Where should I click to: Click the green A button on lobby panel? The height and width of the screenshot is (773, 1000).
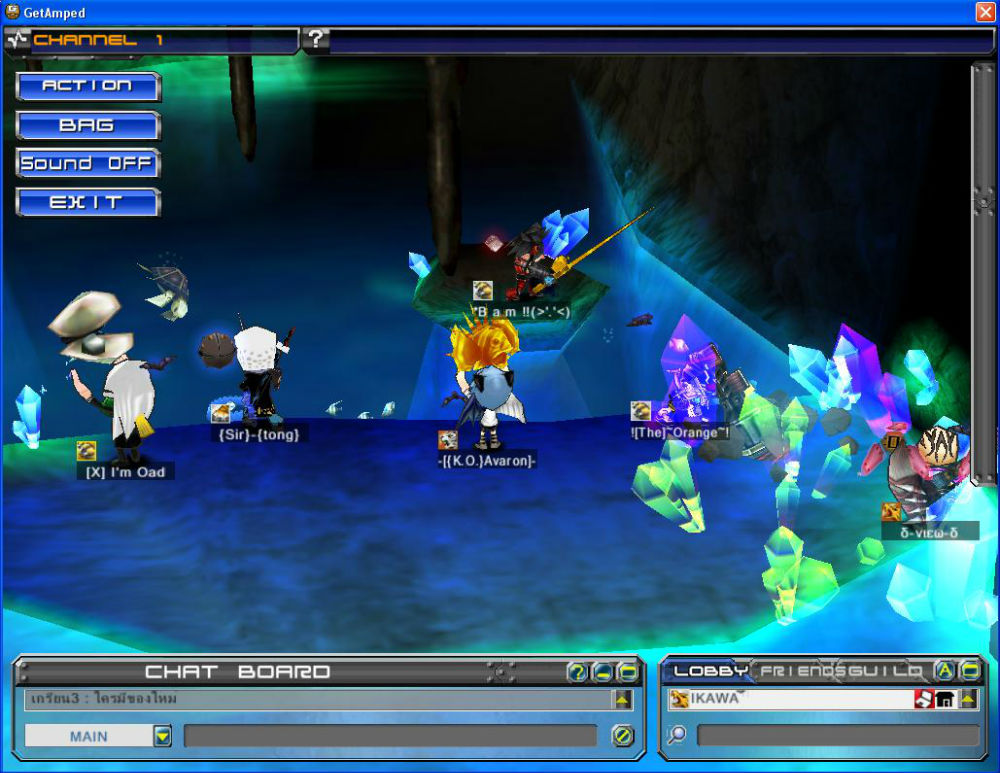pos(944,671)
